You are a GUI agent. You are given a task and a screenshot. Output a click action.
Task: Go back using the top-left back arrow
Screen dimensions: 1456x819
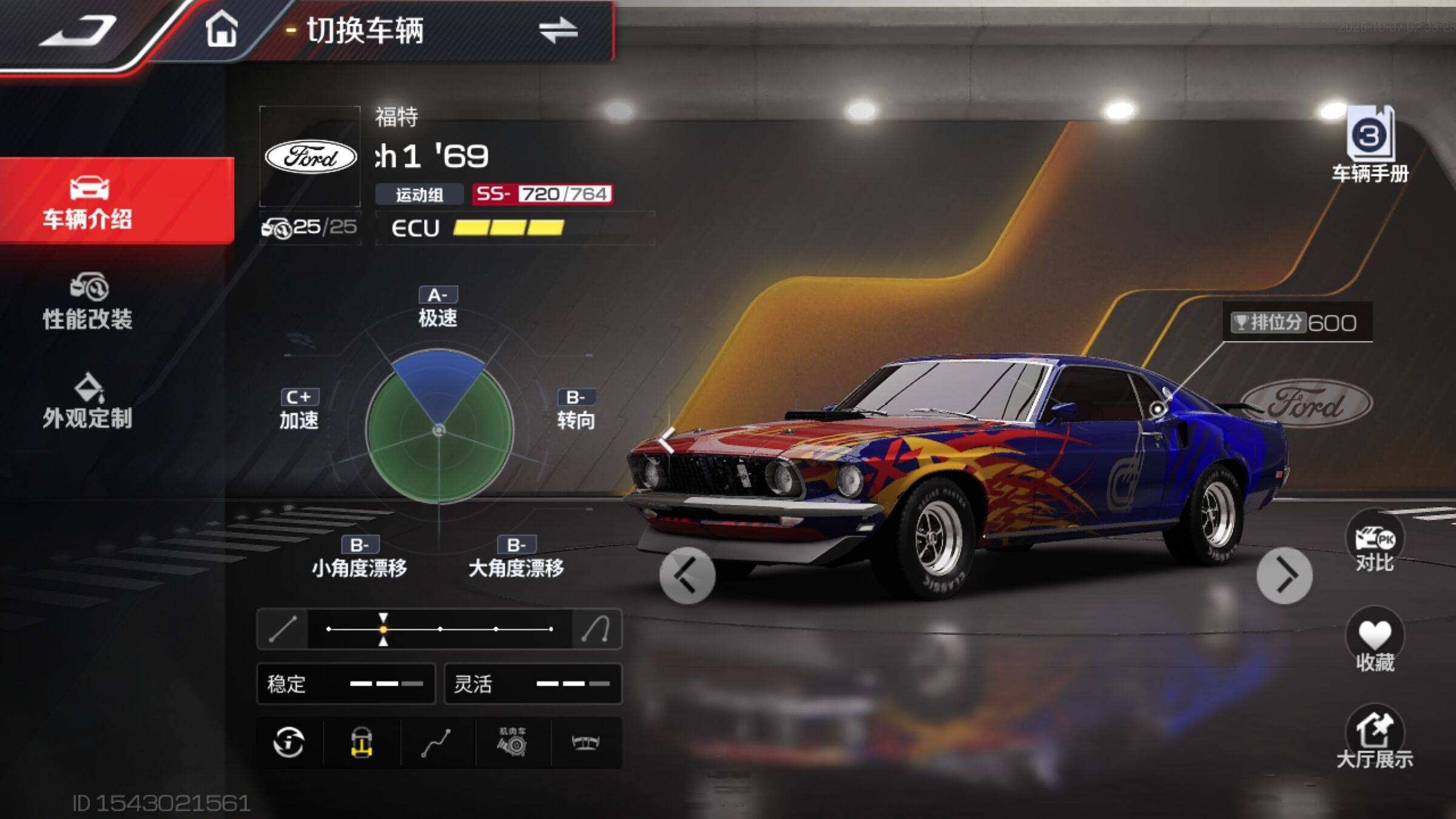tap(79, 30)
